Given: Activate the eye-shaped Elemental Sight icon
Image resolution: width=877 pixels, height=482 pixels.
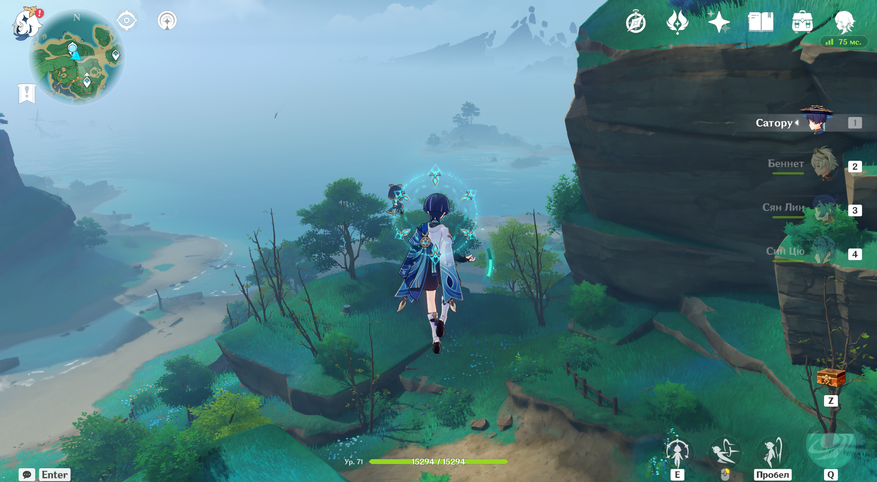Looking at the screenshot, I should pos(127,21).
